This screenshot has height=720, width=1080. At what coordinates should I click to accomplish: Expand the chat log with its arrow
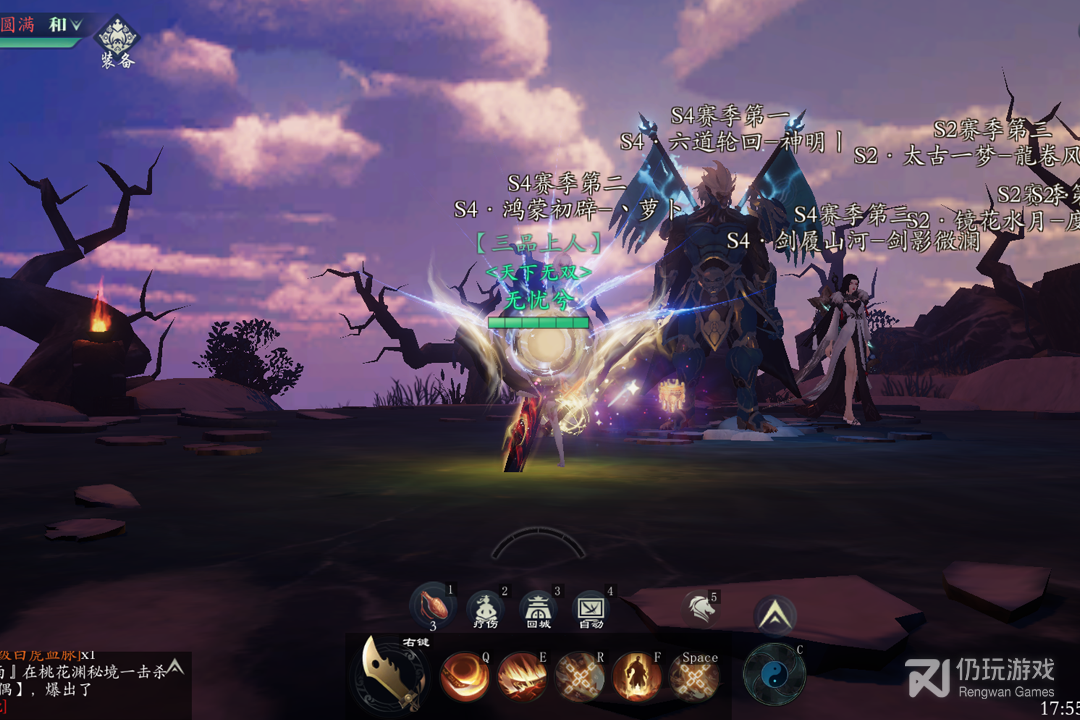pos(175,666)
